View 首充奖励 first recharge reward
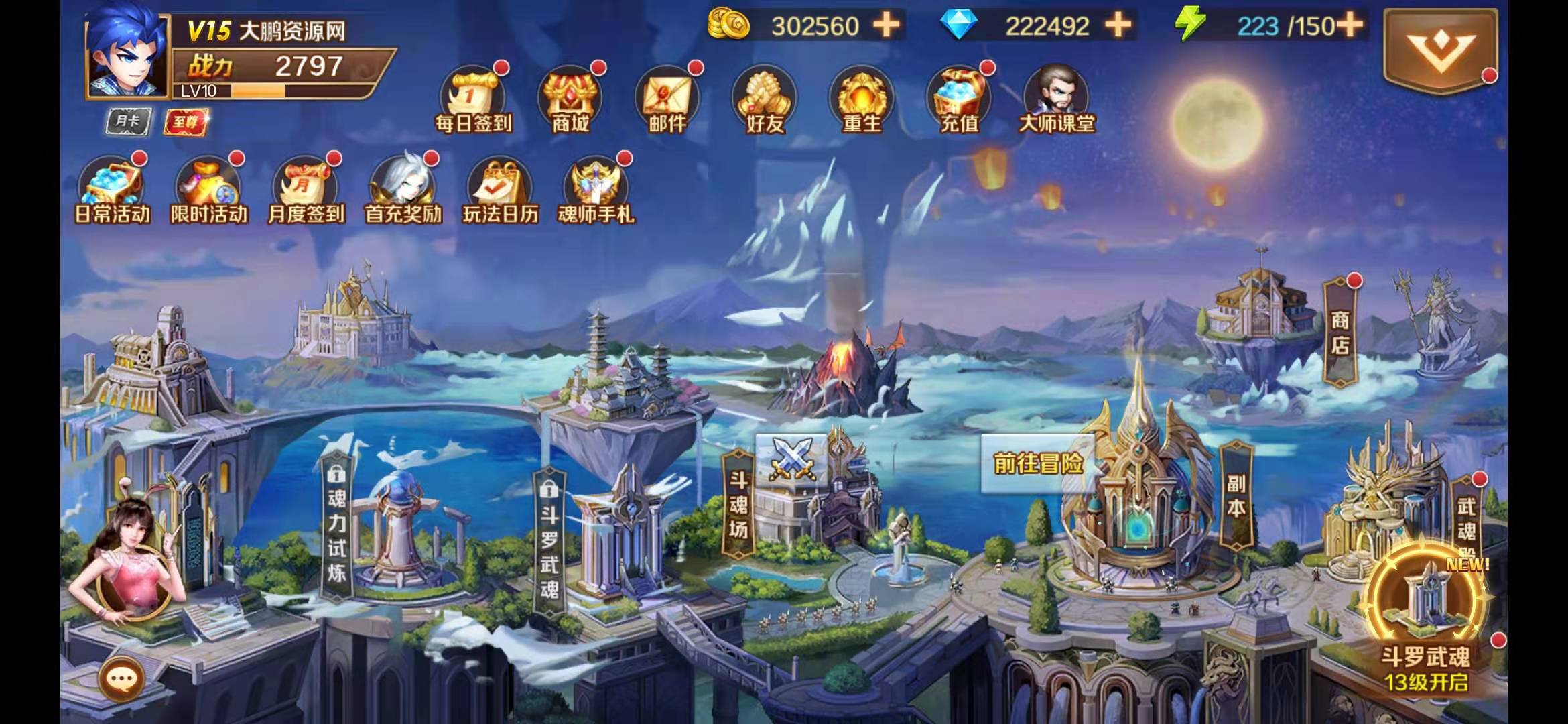1568x724 pixels. (x=403, y=190)
